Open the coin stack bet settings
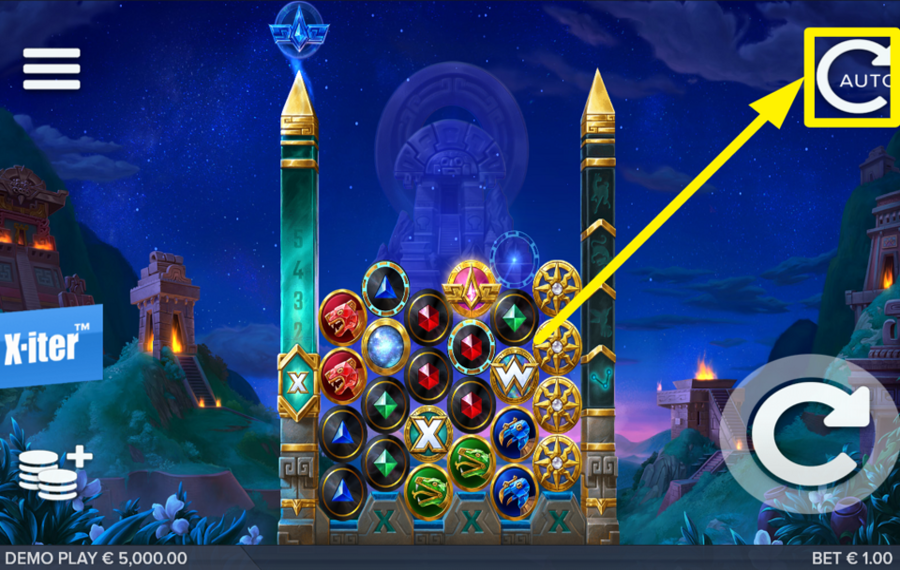Image resolution: width=900 pixels, height=570 pixels. 52,472
